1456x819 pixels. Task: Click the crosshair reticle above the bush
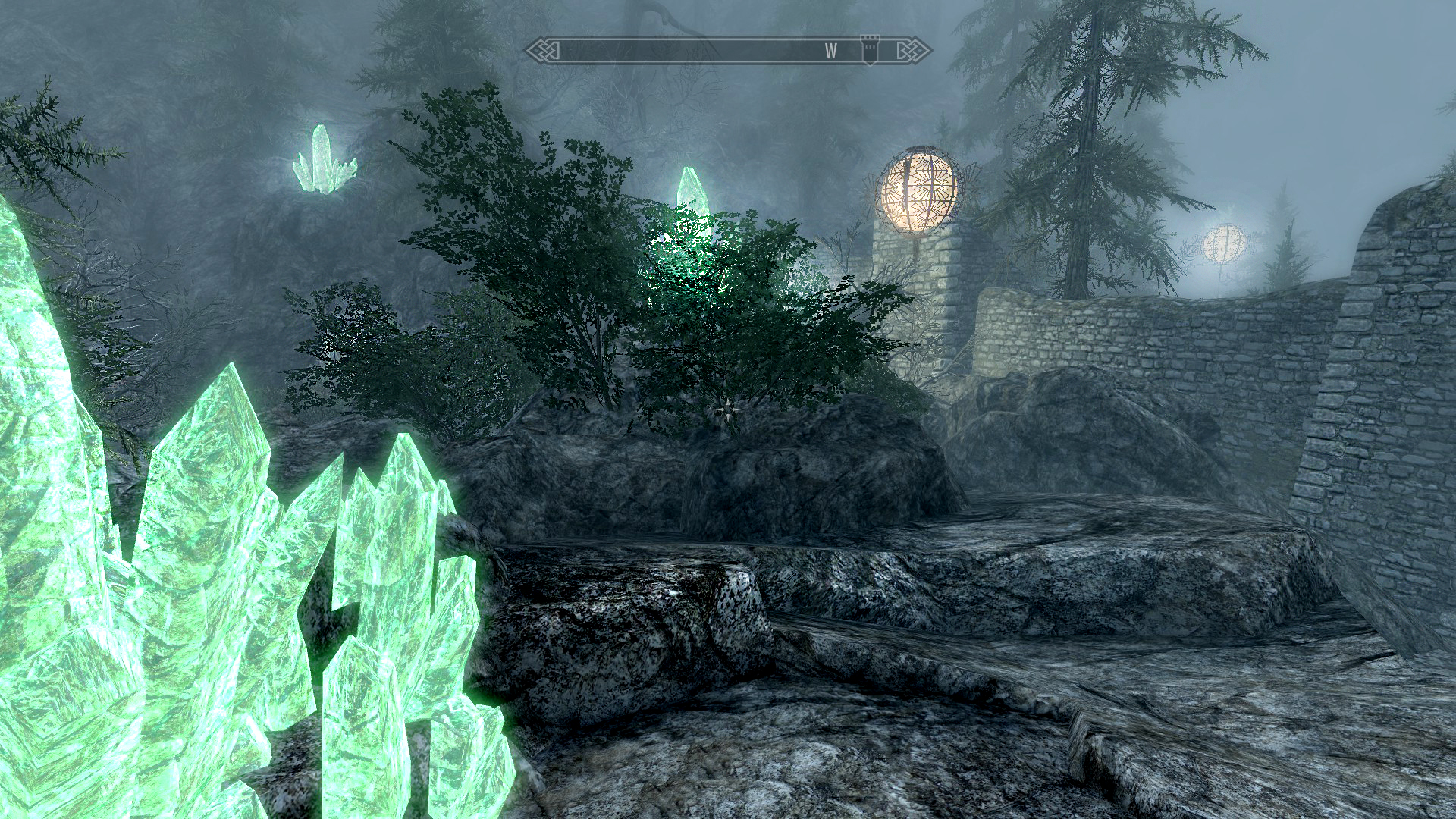[727, 410]
